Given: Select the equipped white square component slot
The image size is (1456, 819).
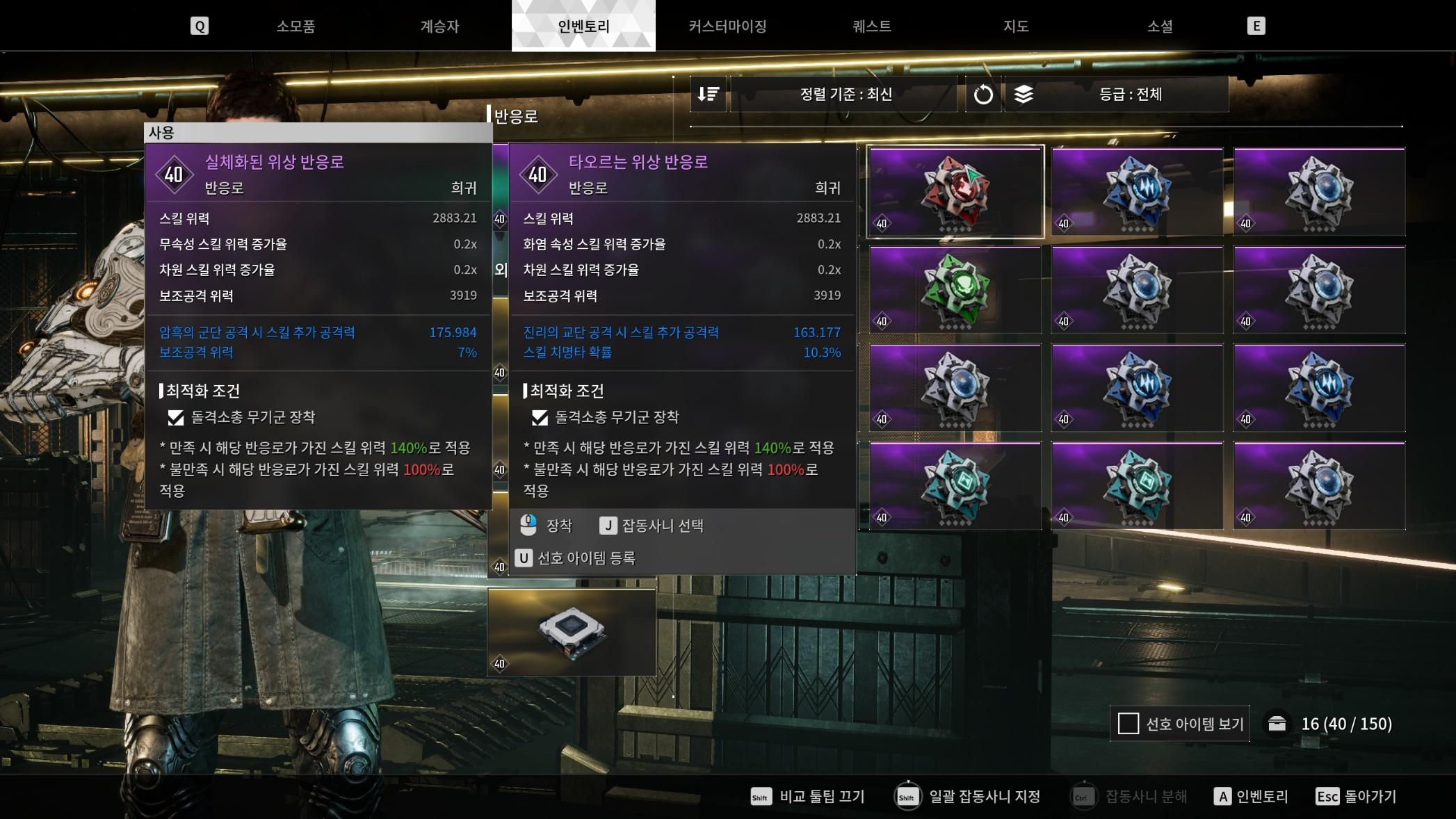Looking at the screenshot, I should [x=572, y=632].
